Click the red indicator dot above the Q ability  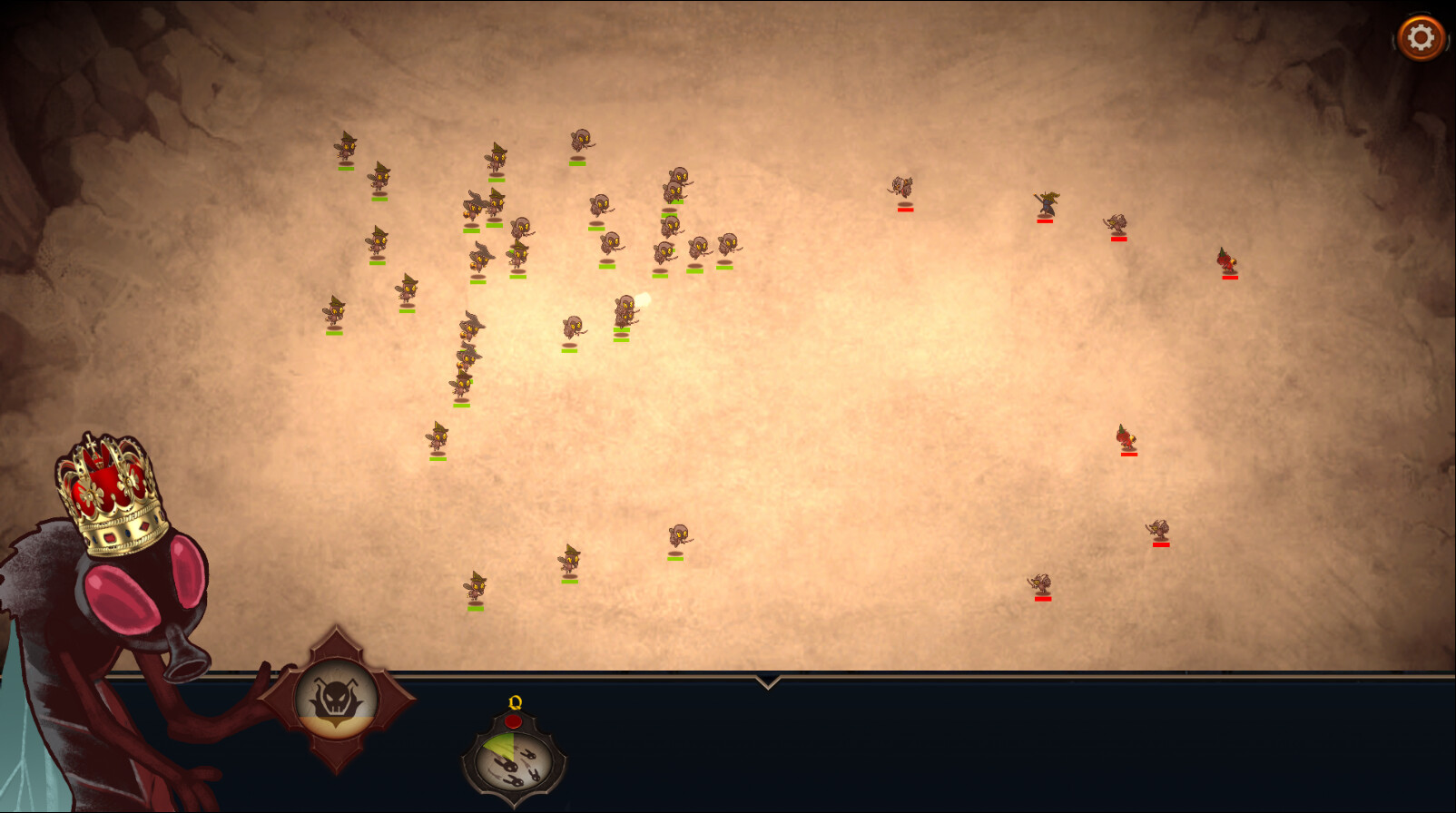514,721
